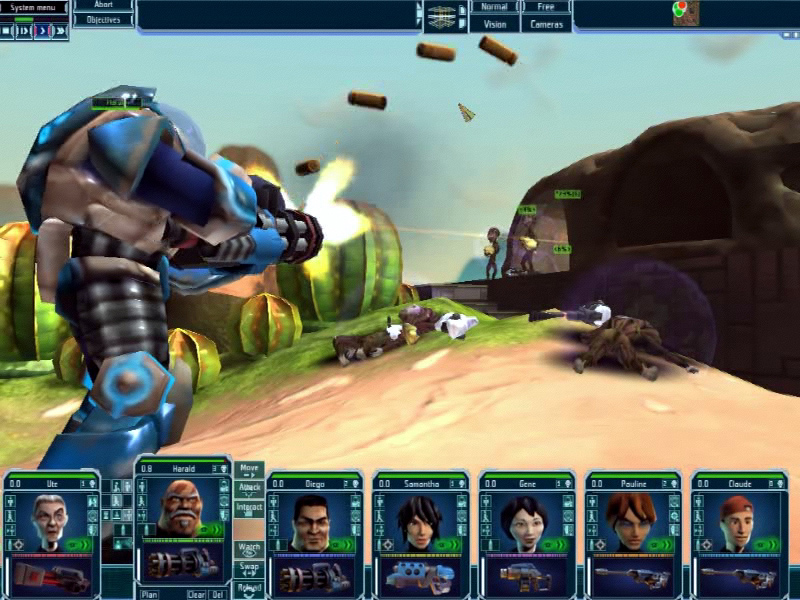This screenshot has width=800, height=600.
Task: Click the stop time control button
Action: [7, 31]
